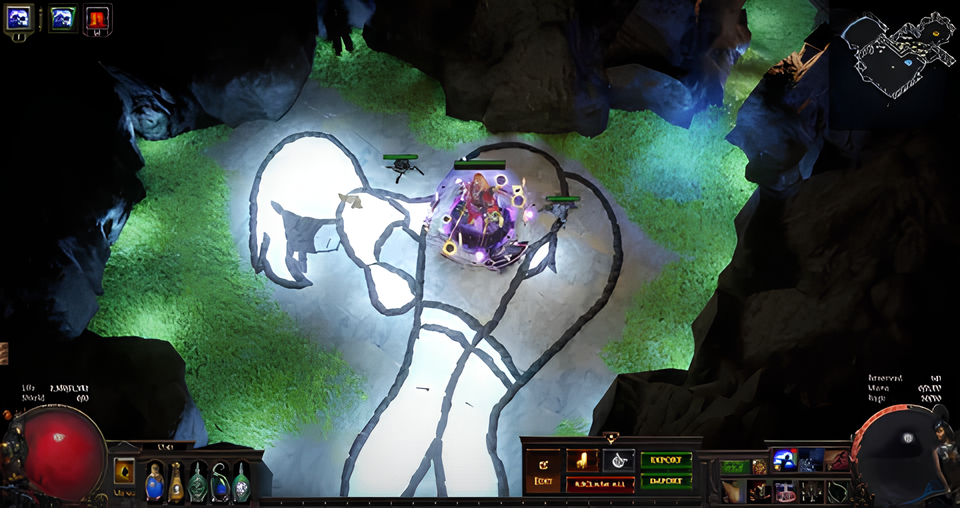Click the red pillars buff icon
Screen dimensions: 960x508
click(97, 17)
